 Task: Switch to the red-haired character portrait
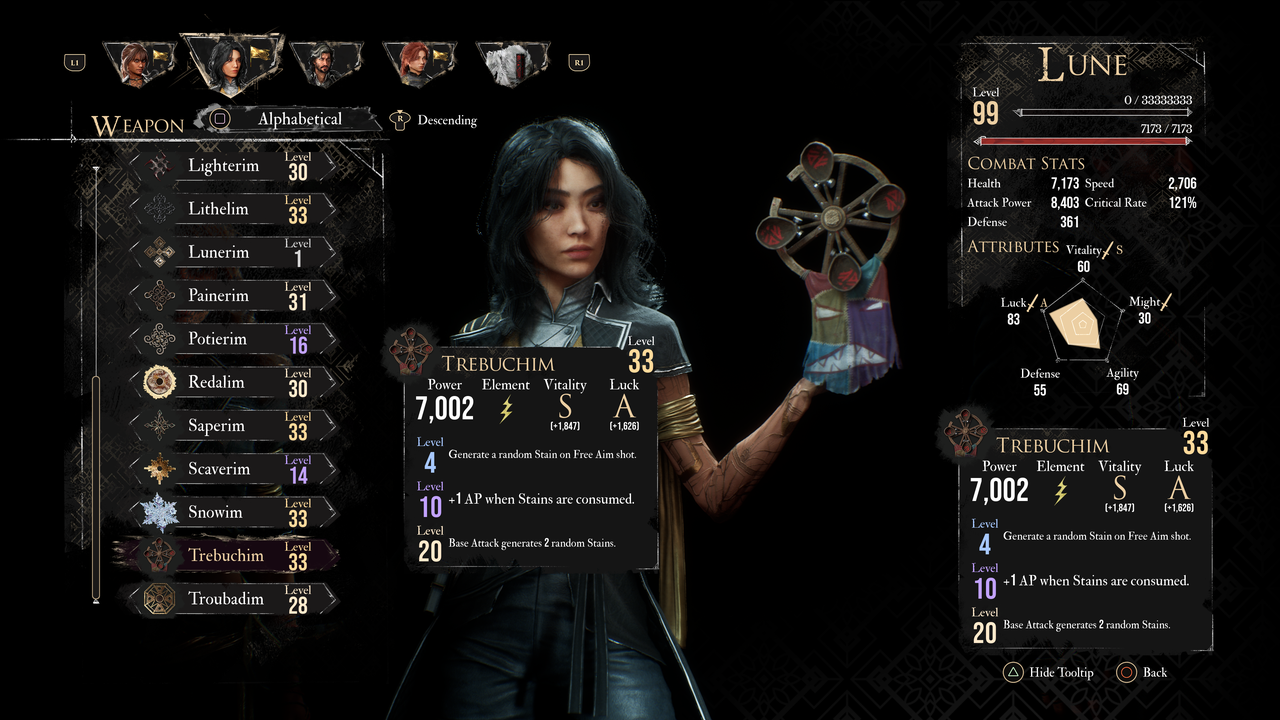coord(417,63)
